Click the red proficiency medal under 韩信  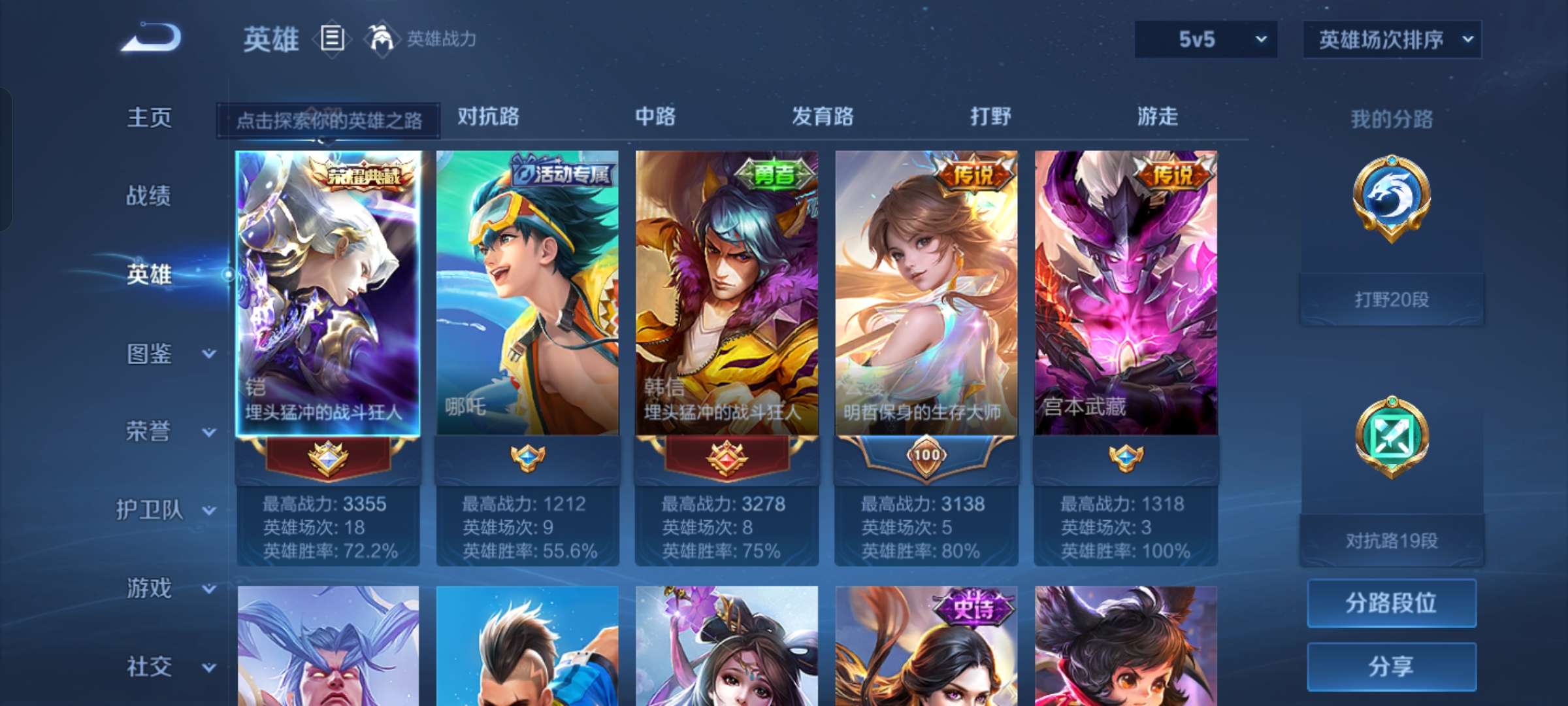click(x=728, y=458)
